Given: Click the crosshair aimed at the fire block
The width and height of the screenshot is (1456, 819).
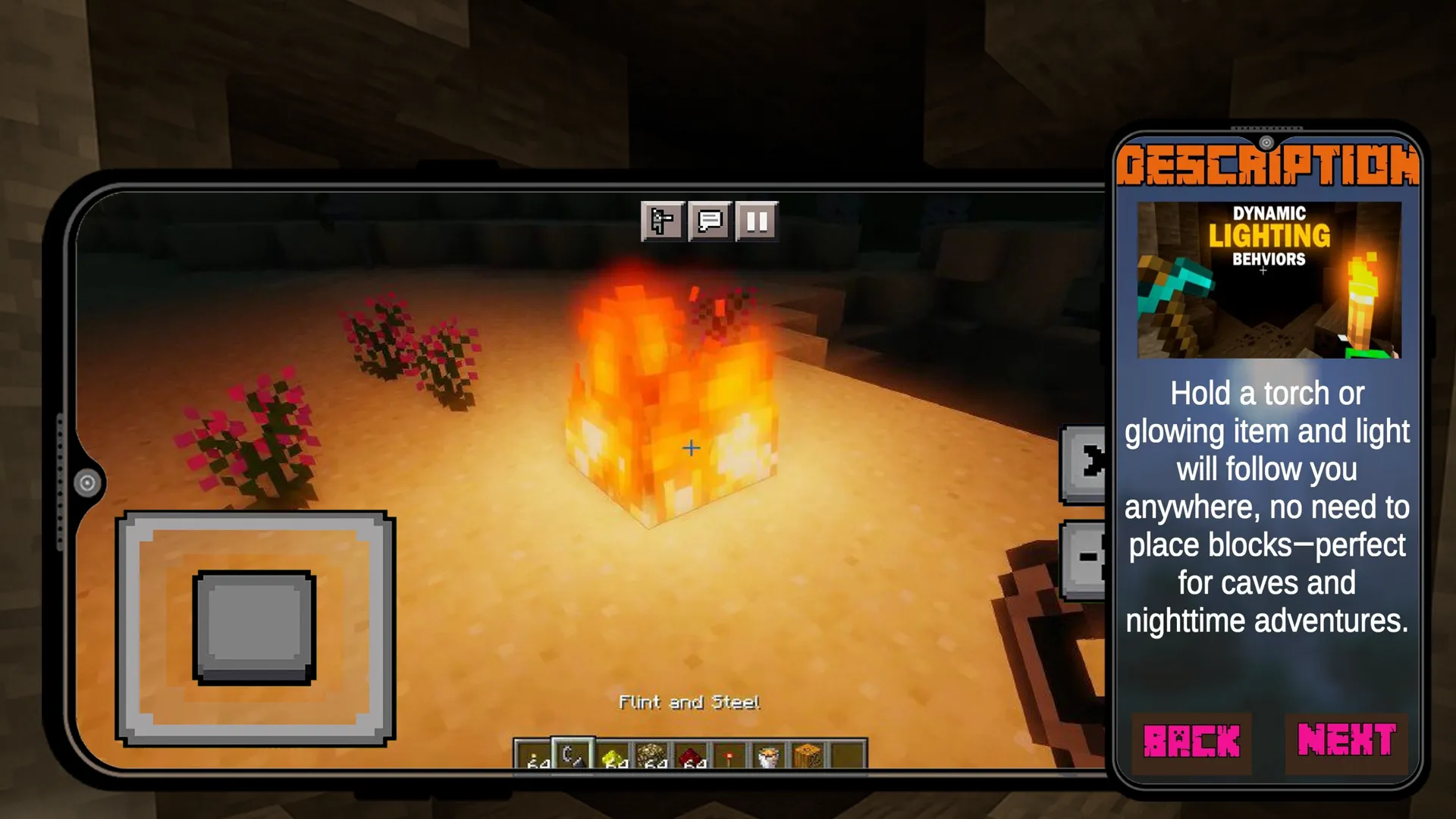Looking at the screenshot, I should [691, 449].
